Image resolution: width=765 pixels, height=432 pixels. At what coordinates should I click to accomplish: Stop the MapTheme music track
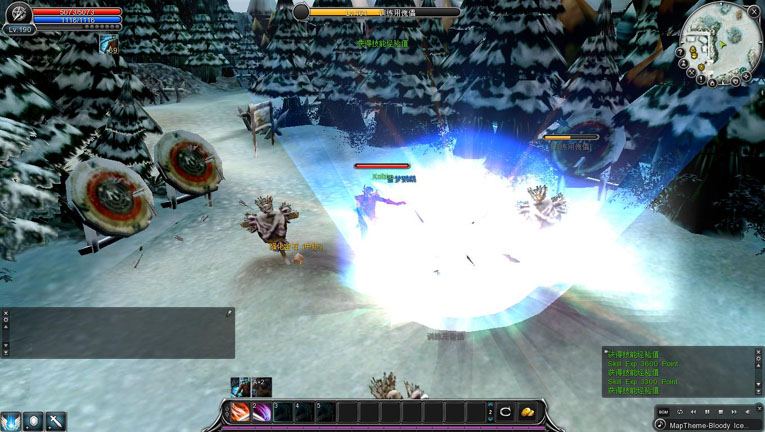pos(721,412)
